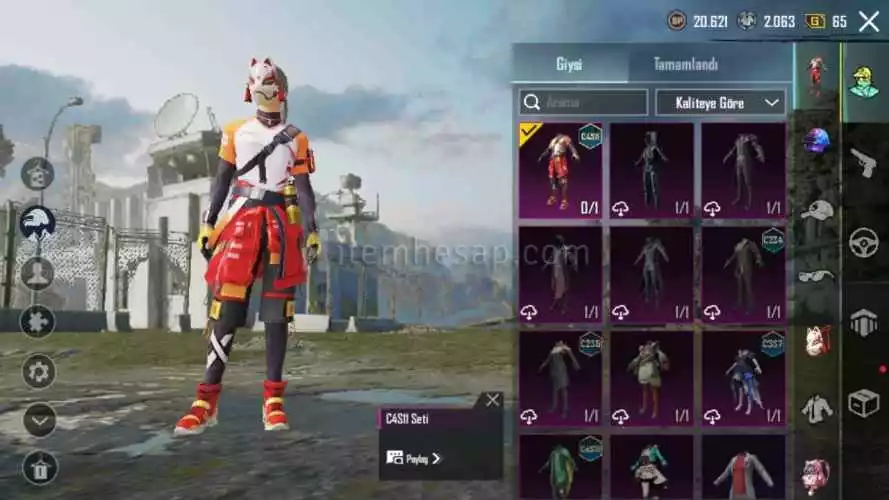This screenshot has height=500, width=889.
Task: Click the trash can delete icon
Action: coord(39,466)
